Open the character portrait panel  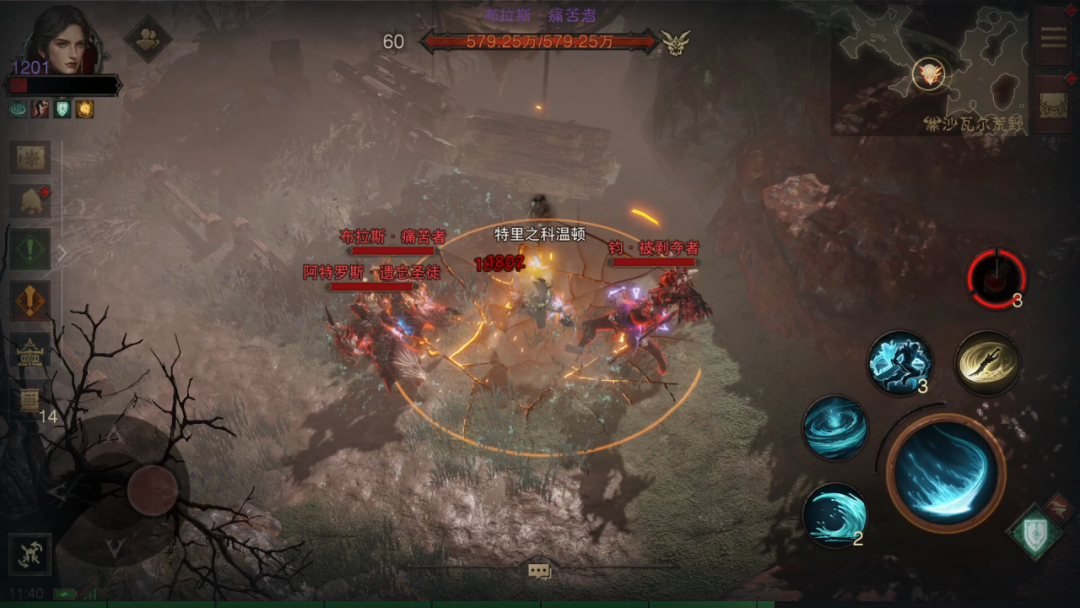tap(63, 40)
